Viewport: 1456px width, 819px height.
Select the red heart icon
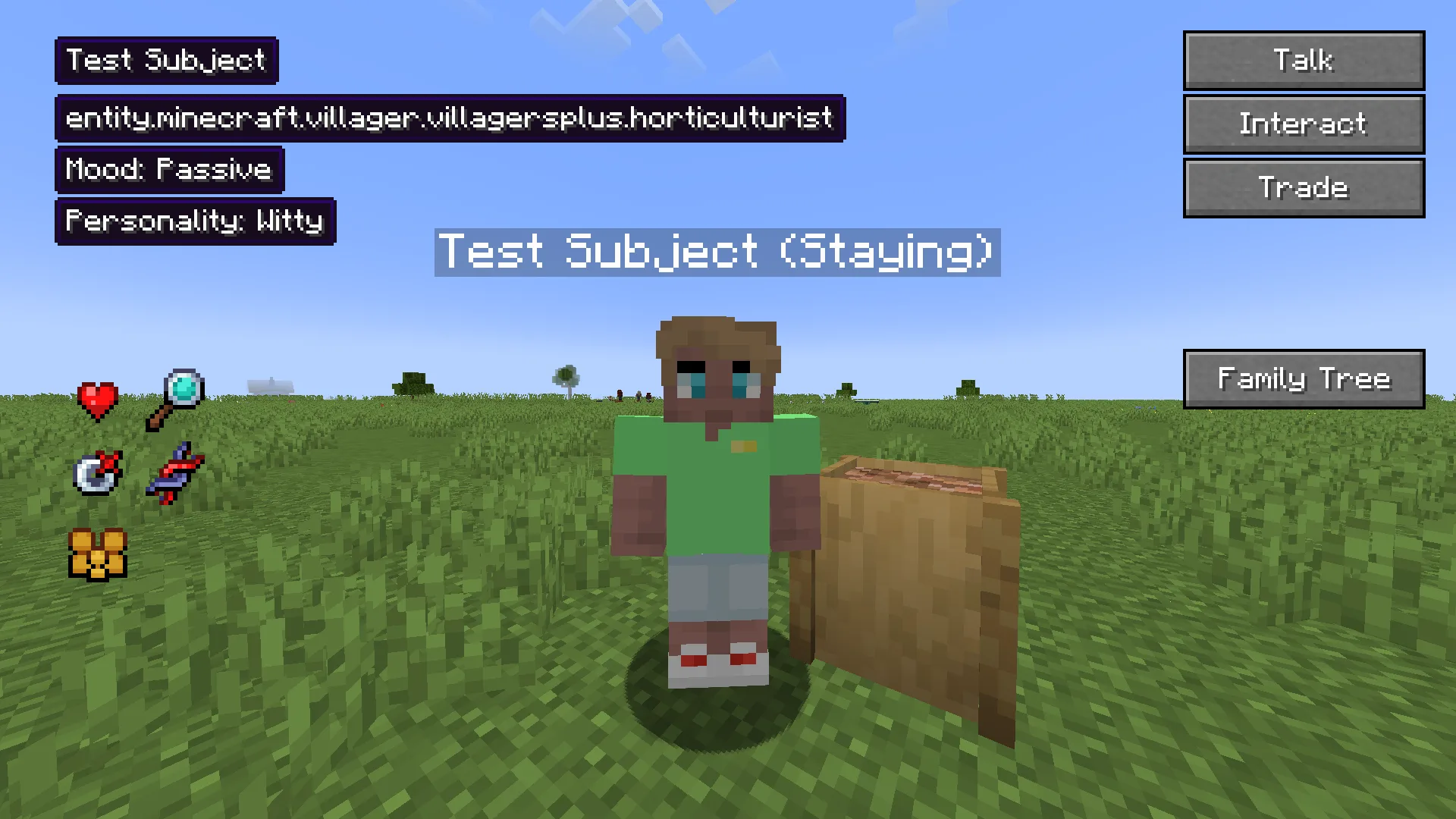(98, 401)
